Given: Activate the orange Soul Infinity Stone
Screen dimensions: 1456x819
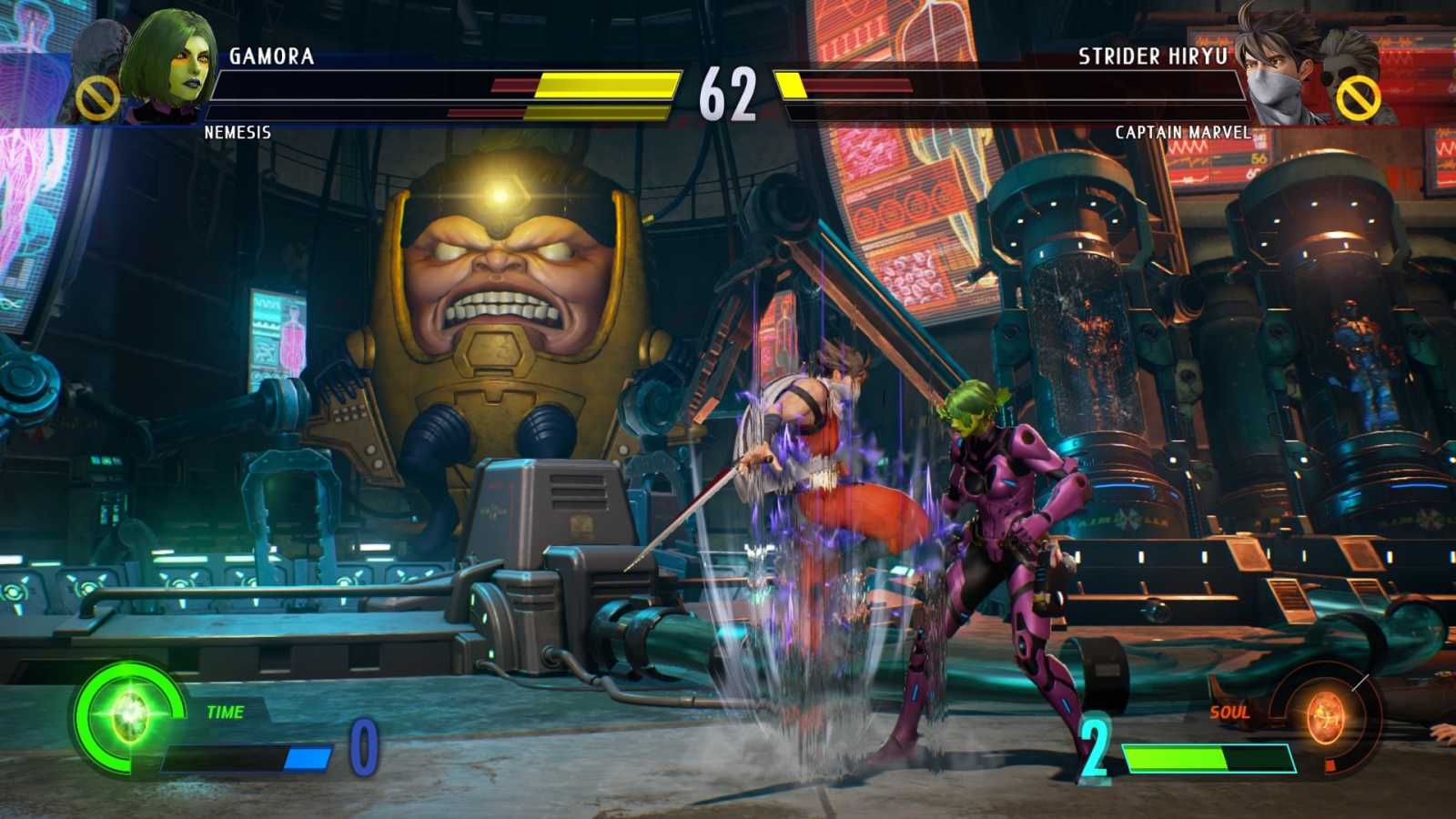Looking at the screenshot, I should [1325, 719].
